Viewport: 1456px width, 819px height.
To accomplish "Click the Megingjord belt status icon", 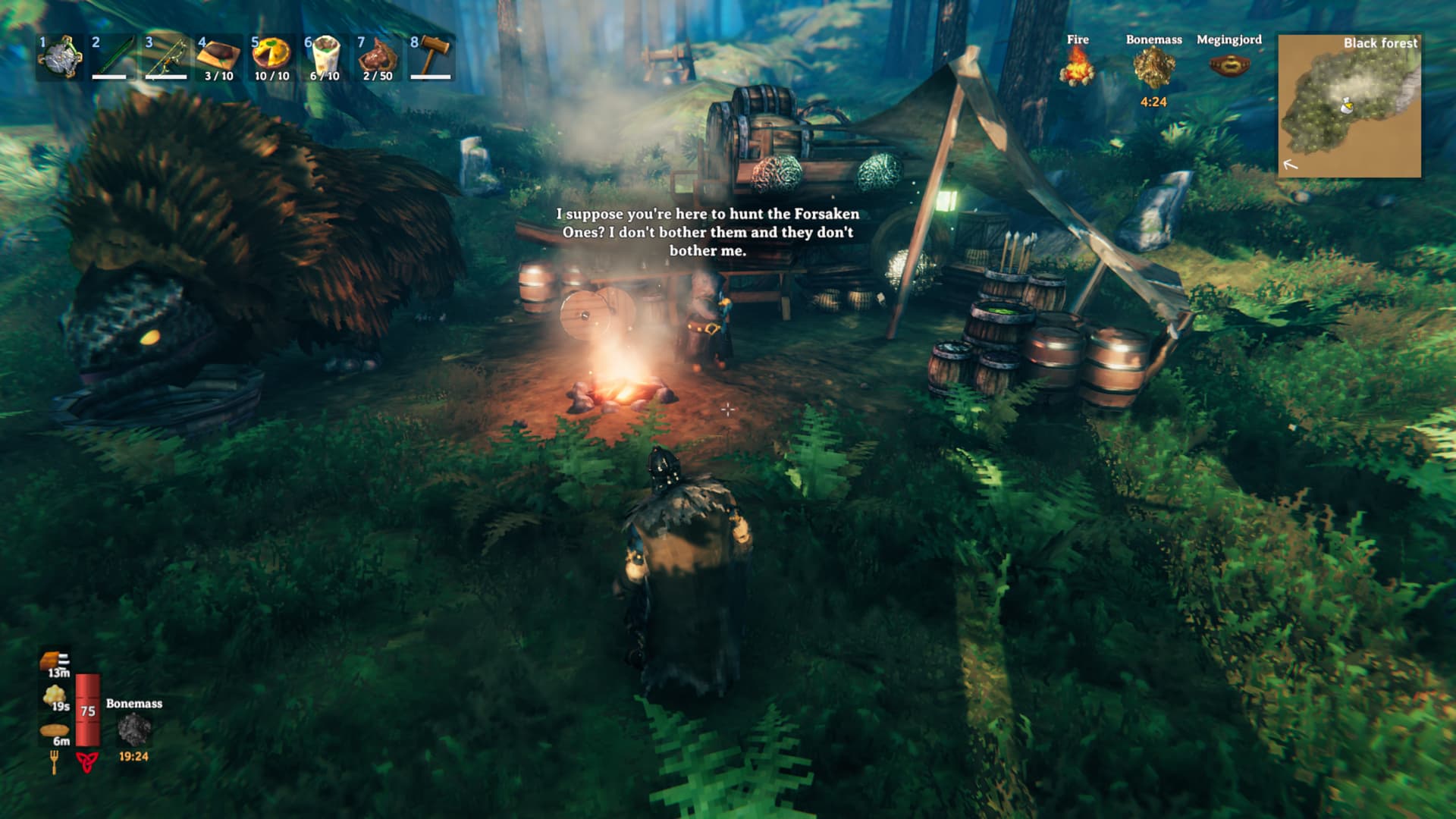I will (x=1228, y=65).
